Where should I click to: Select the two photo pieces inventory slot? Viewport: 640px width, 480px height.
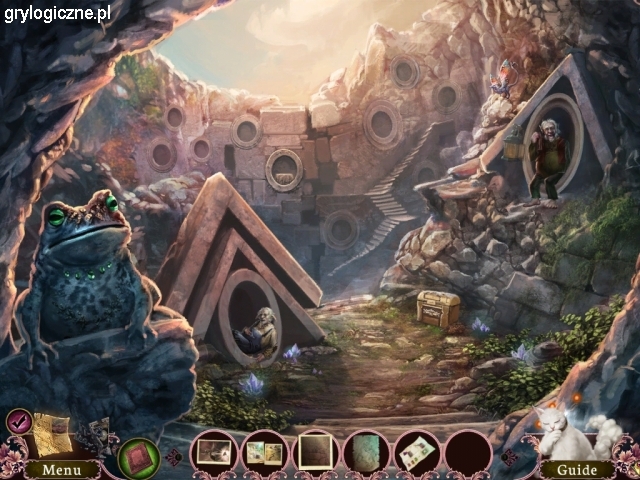click(265, 452)
